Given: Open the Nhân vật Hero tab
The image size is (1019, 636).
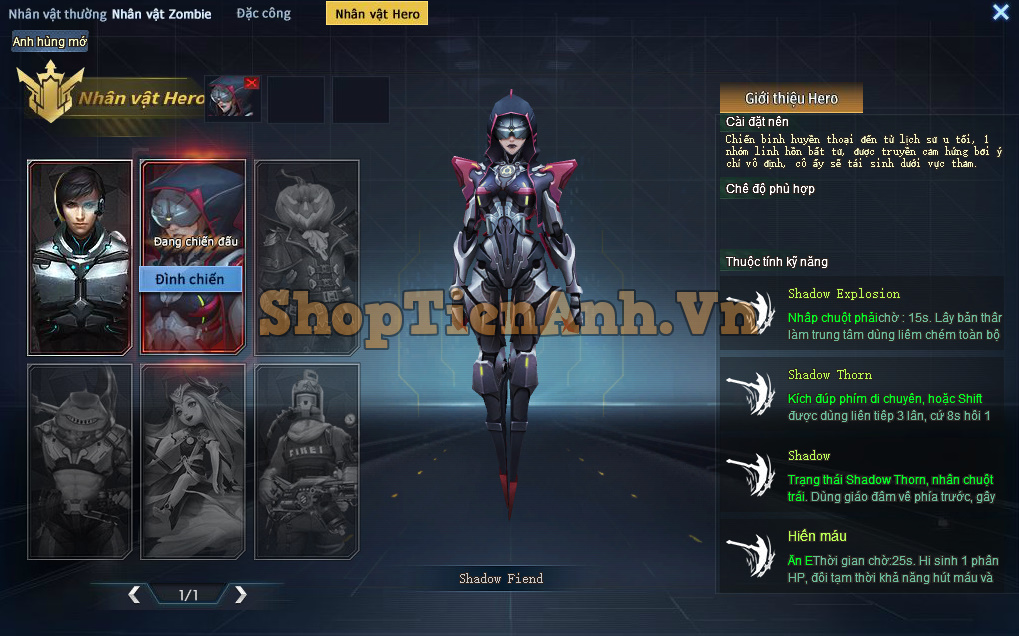Looking at the screenshot, I should tap(377, 14).
